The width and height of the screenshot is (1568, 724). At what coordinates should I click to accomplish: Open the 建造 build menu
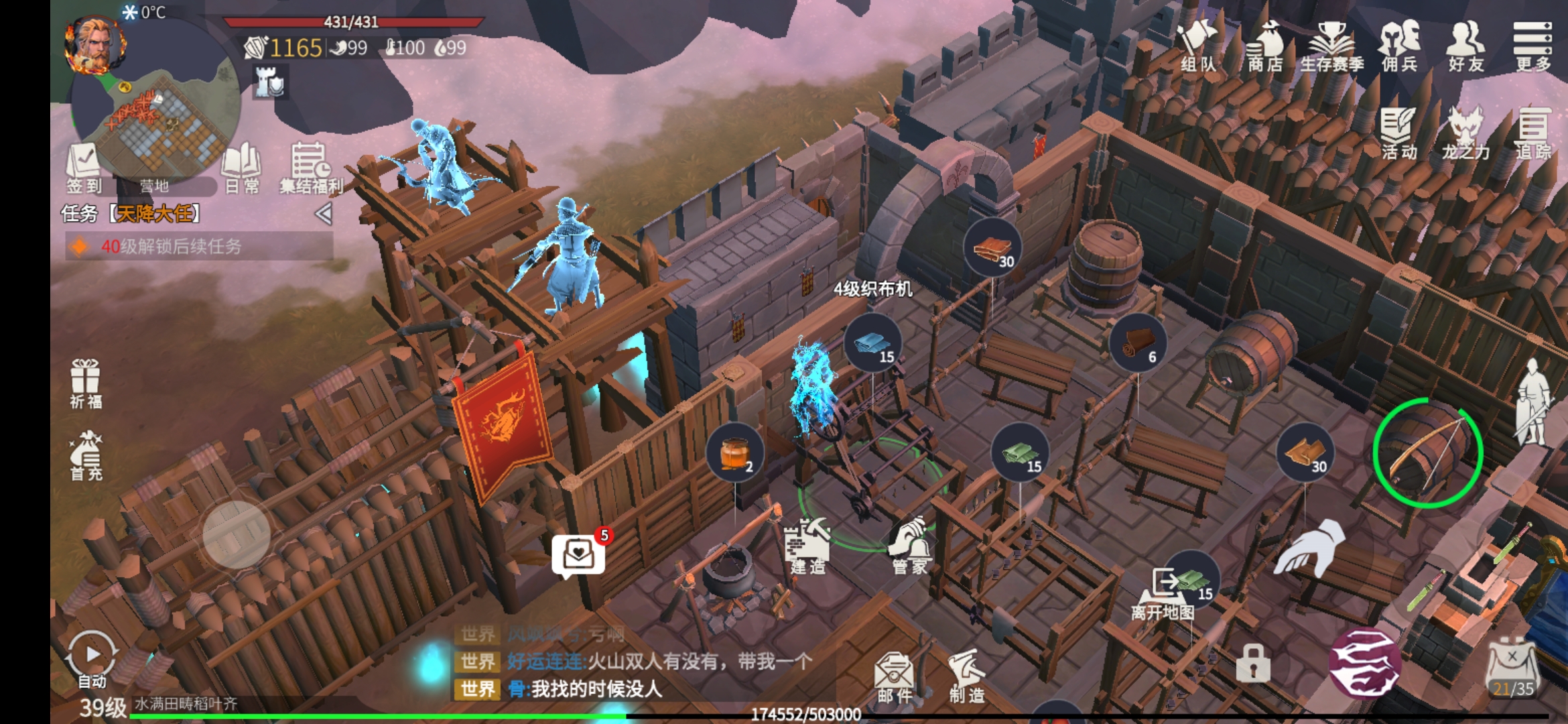coord(808,546)
